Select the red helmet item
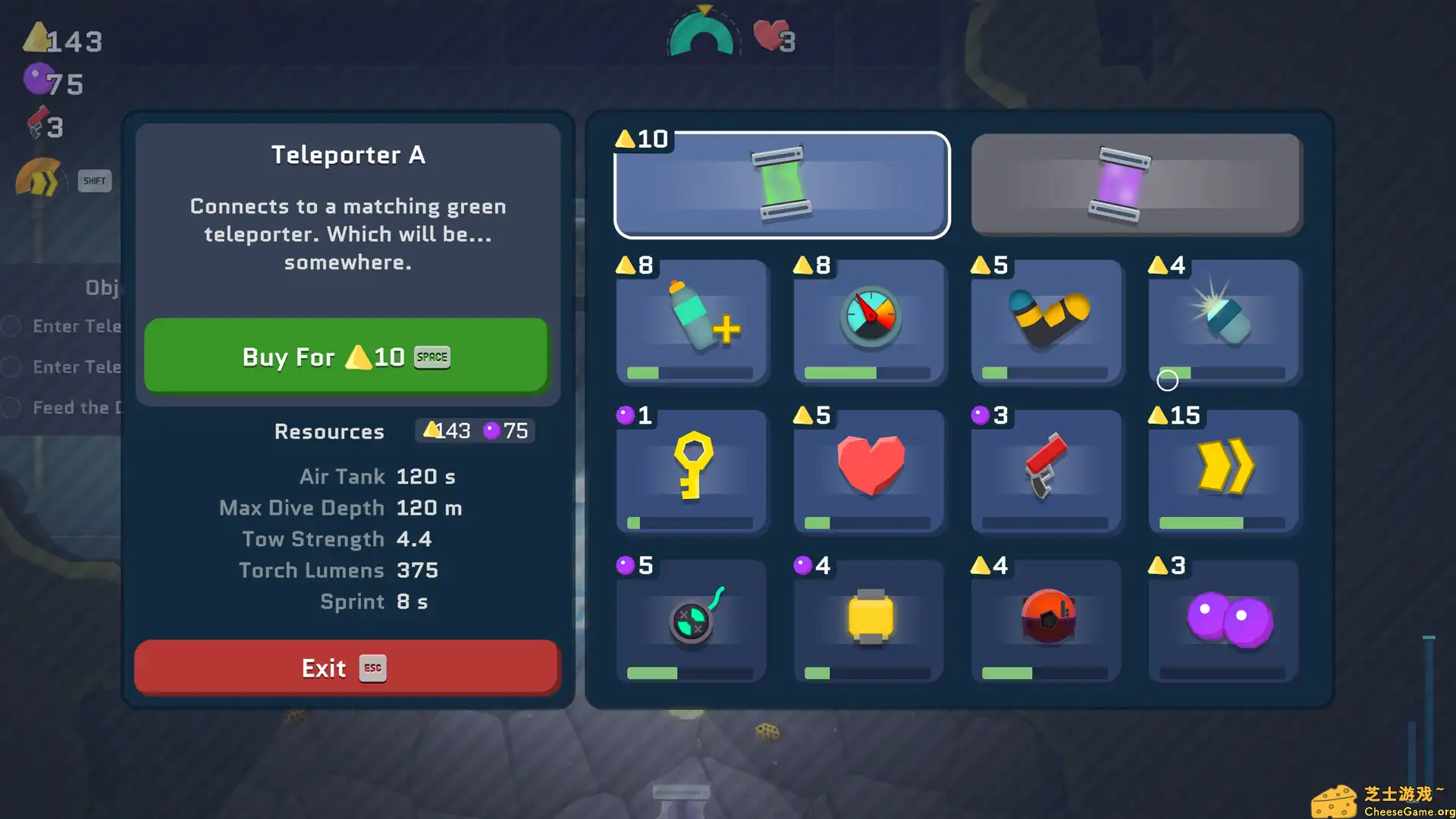Viewport: 1456px width, 819px height. pos(1046,621)
